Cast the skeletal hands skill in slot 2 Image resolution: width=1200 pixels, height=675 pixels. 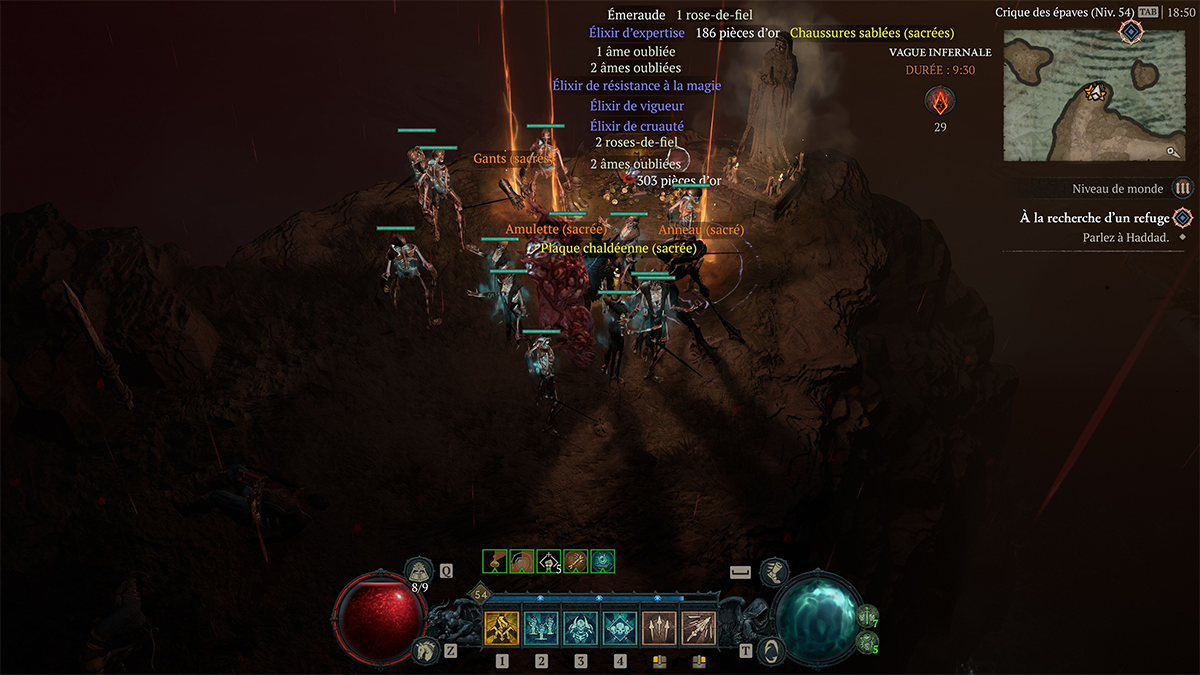tap(541, 629)
